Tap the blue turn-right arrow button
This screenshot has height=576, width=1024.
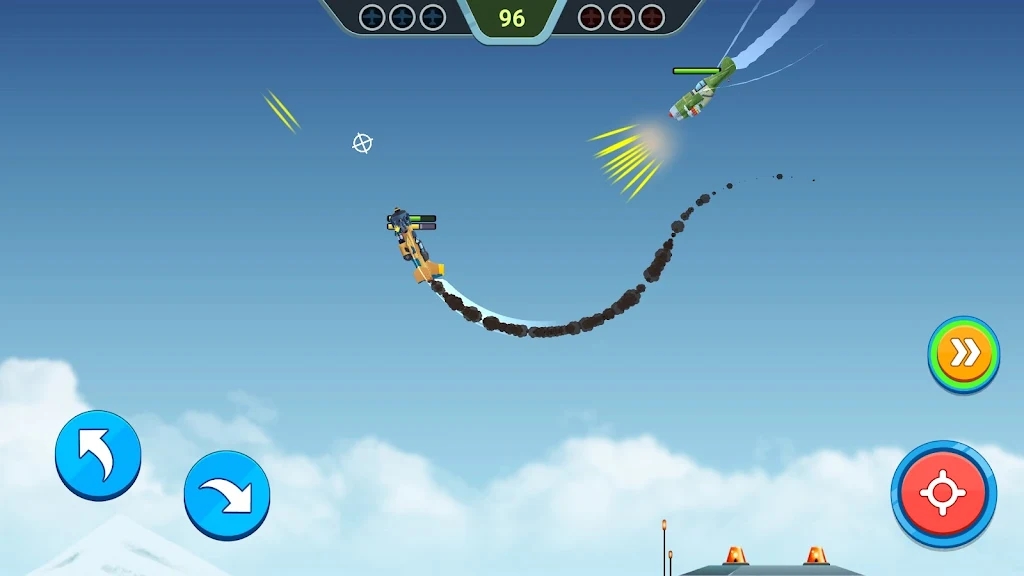coord(227,494)
